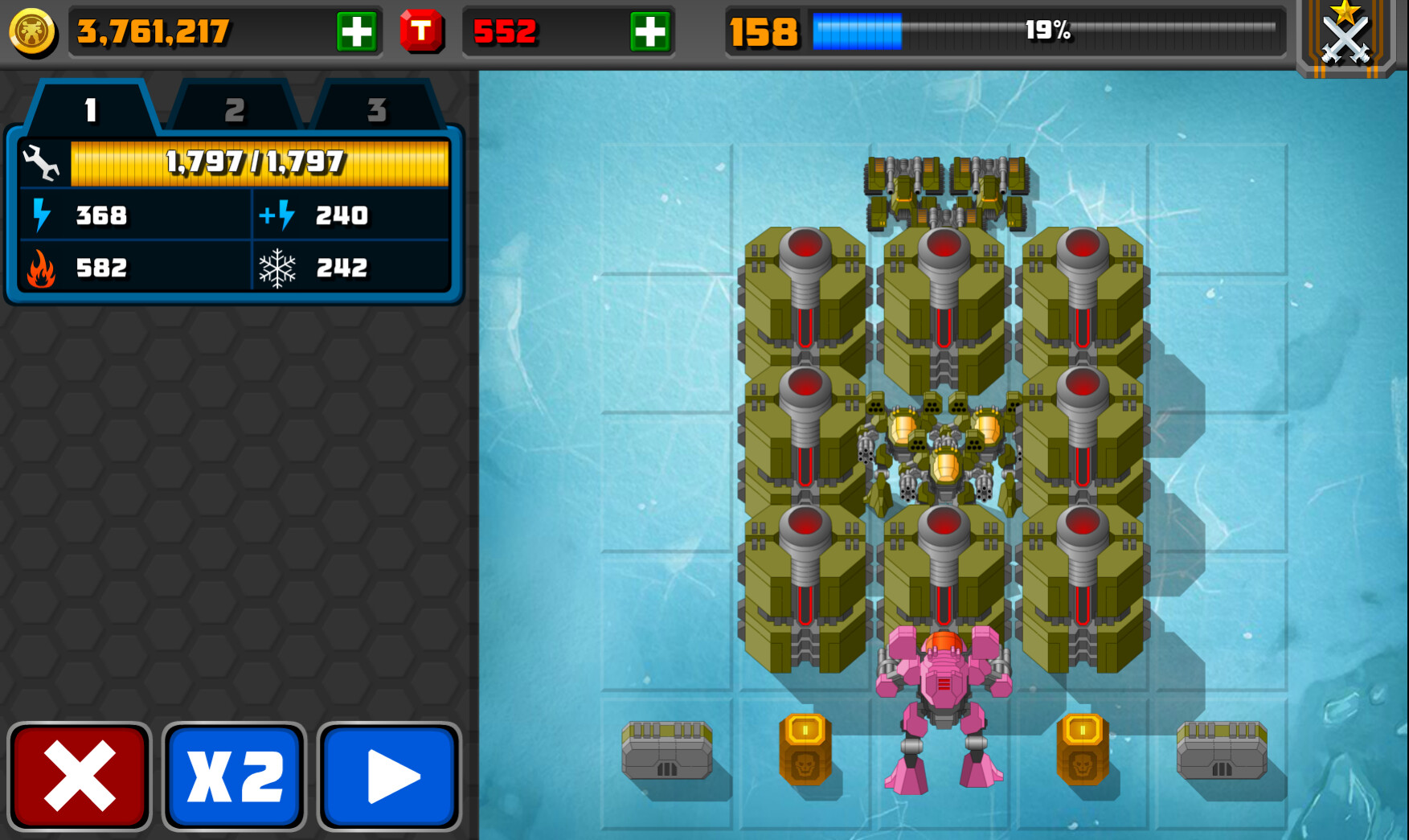Cancel with the red X button
The width and height of the screenshot is (1409, 840).
click(80, 776)
